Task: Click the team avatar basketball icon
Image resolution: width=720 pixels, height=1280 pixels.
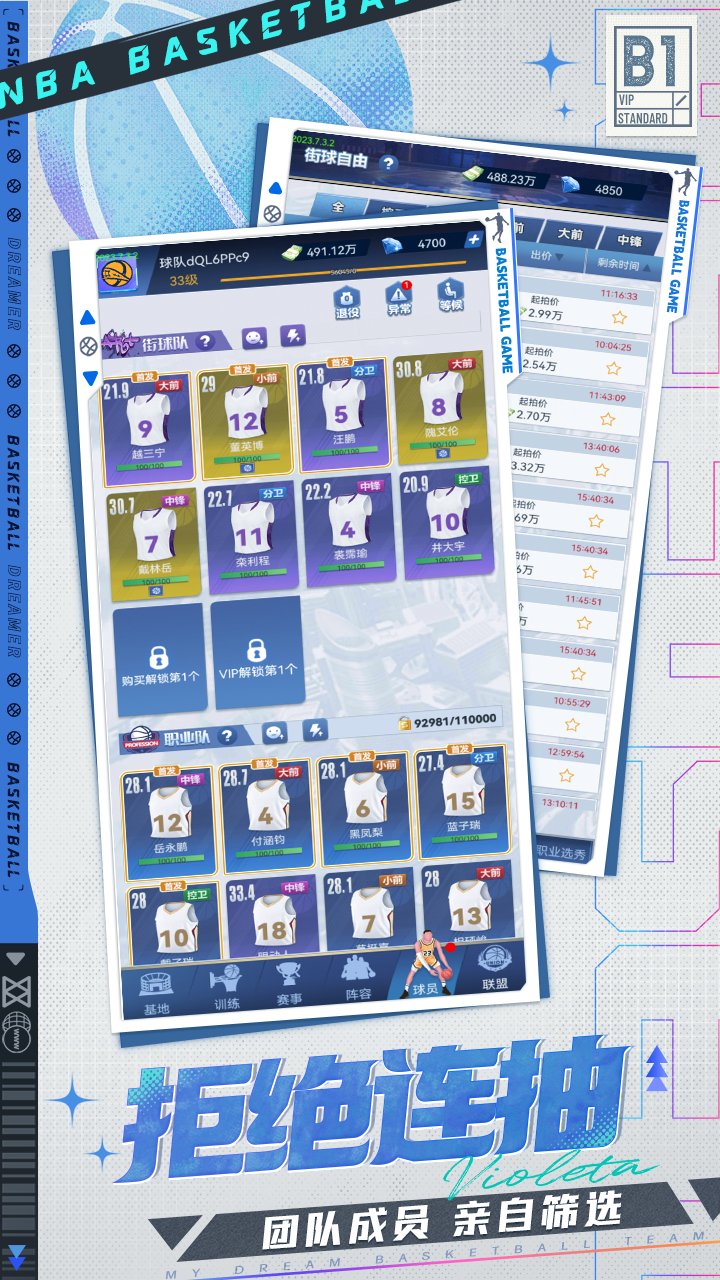Action: tap(118, 270)
